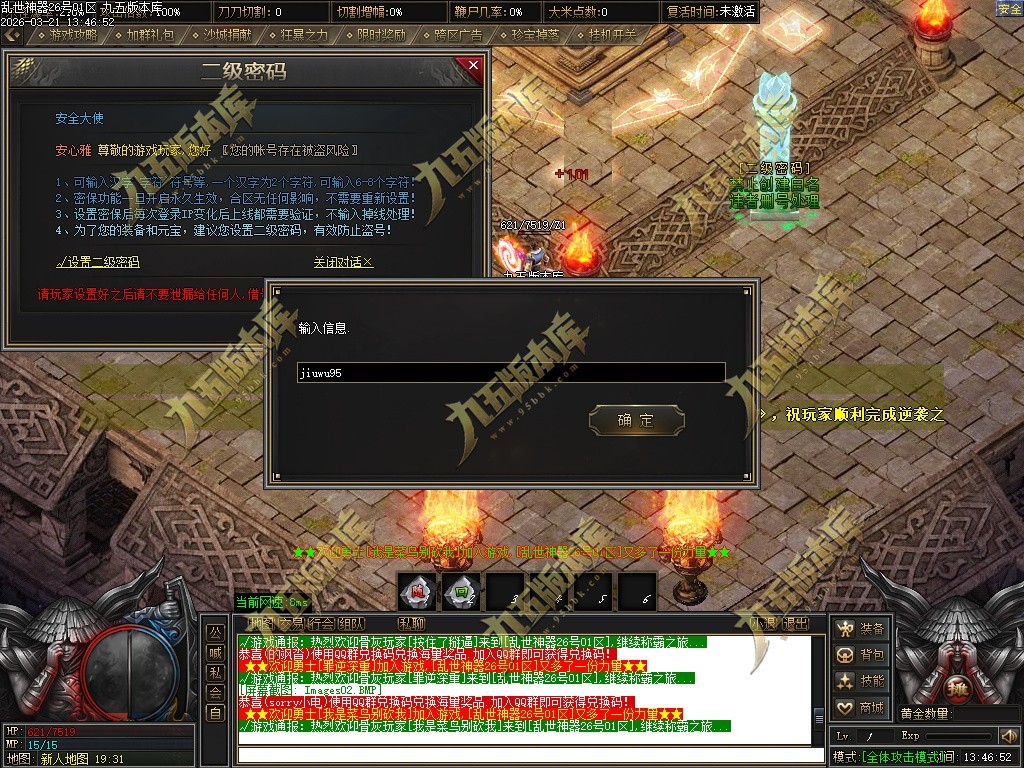Focus the password input field containing jiuwu95
The image size is (1024, 768).
(x=510, y=373)
